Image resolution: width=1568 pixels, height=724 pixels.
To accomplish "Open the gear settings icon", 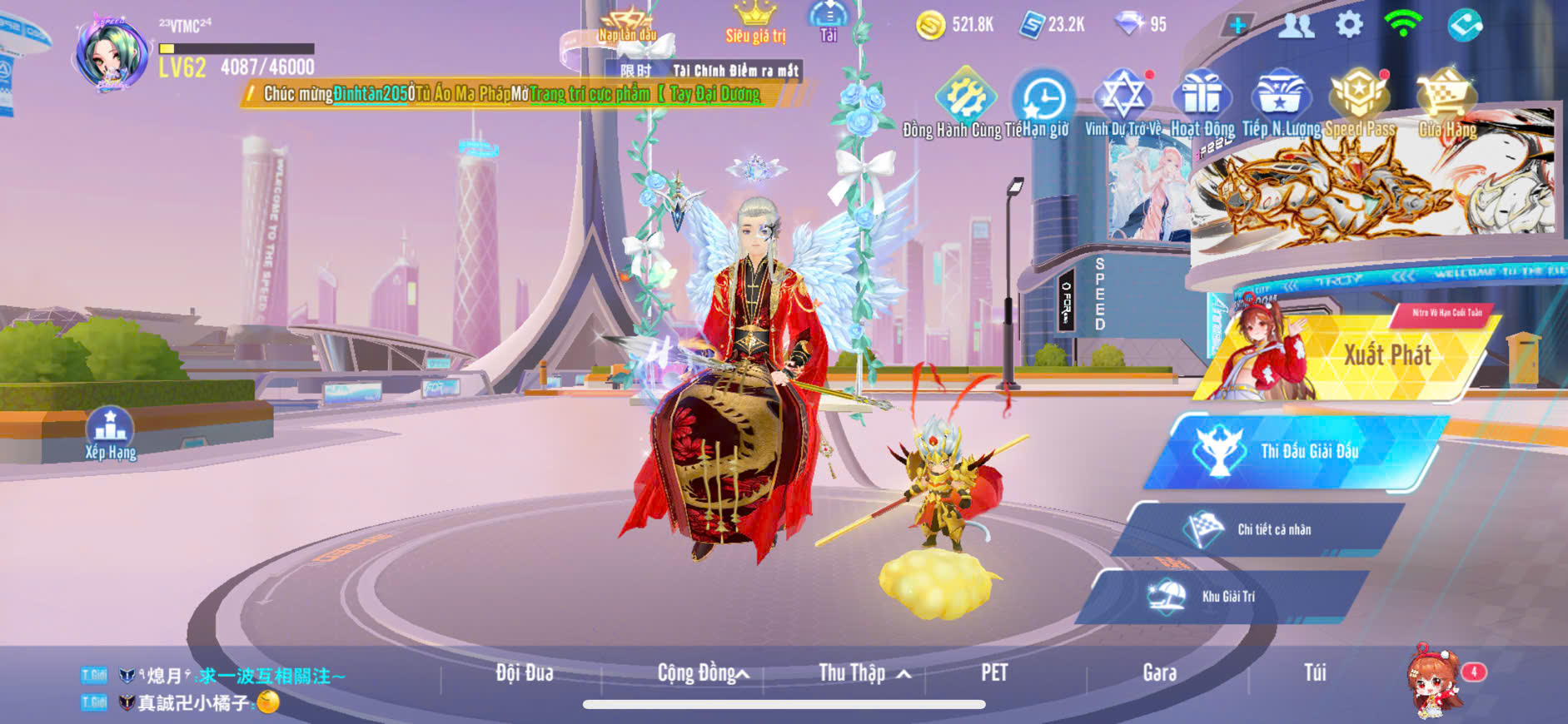I will 1349,25.
